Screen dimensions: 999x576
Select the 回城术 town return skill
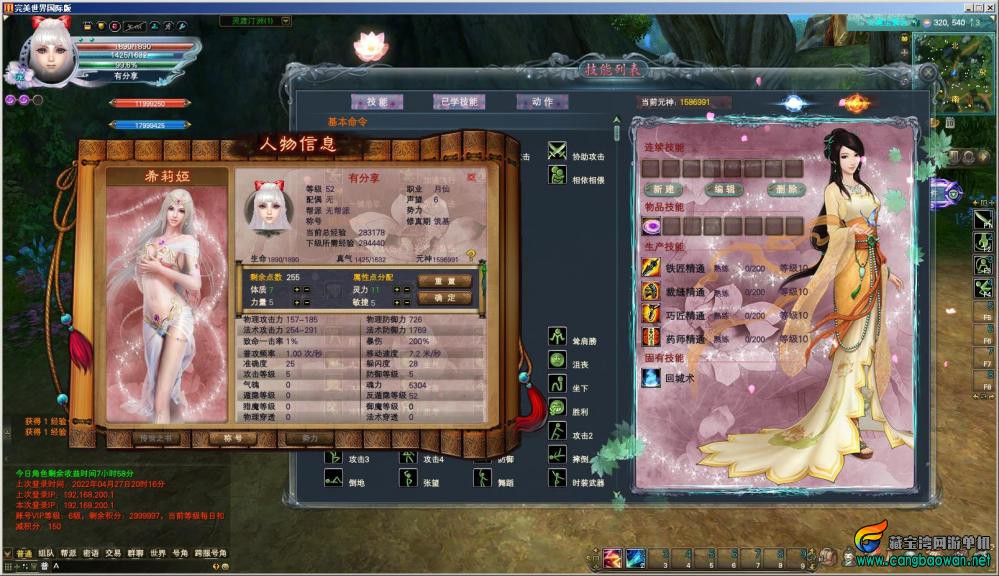point(652,378)
